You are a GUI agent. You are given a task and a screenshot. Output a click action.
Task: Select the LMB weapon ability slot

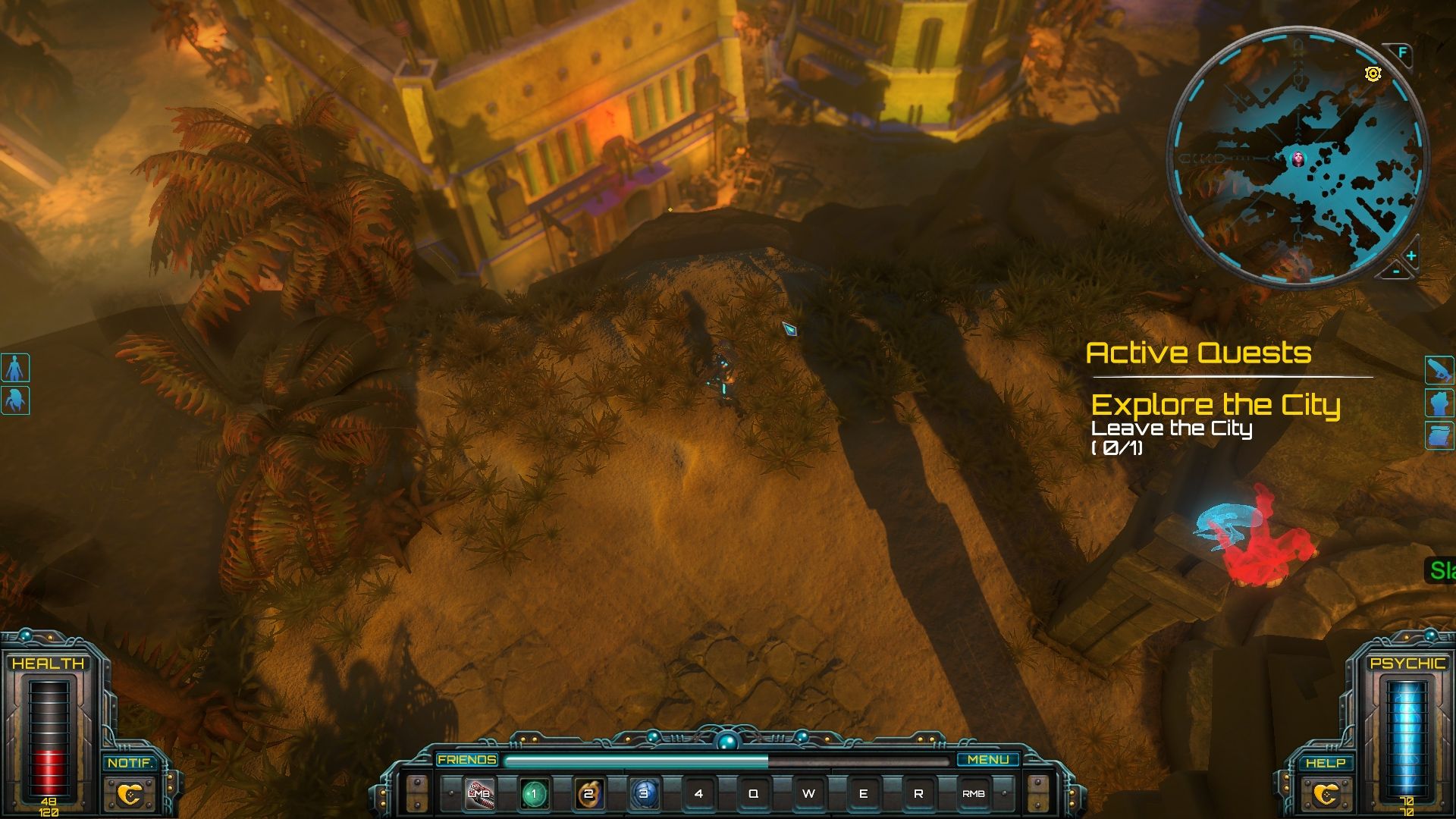coord(479,794)
